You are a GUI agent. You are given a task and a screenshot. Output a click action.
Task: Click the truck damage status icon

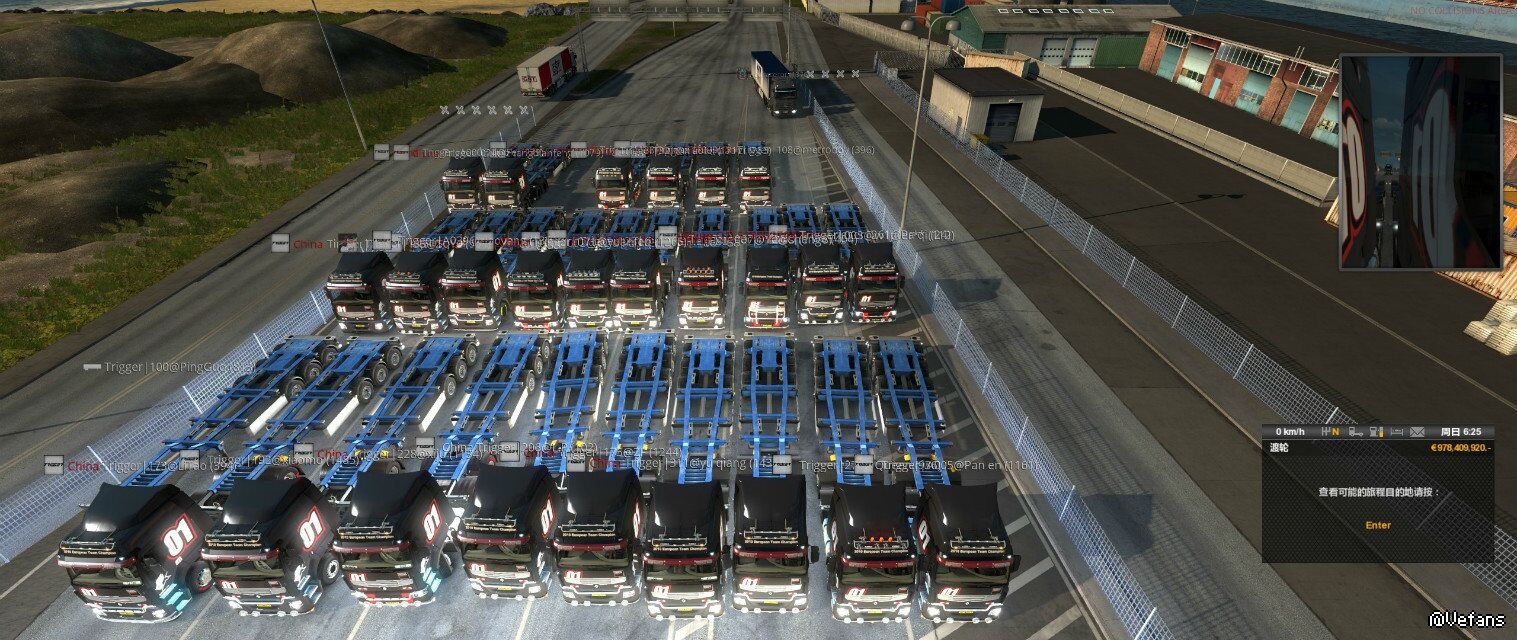pyautogui.click(x=1355, y=432)
